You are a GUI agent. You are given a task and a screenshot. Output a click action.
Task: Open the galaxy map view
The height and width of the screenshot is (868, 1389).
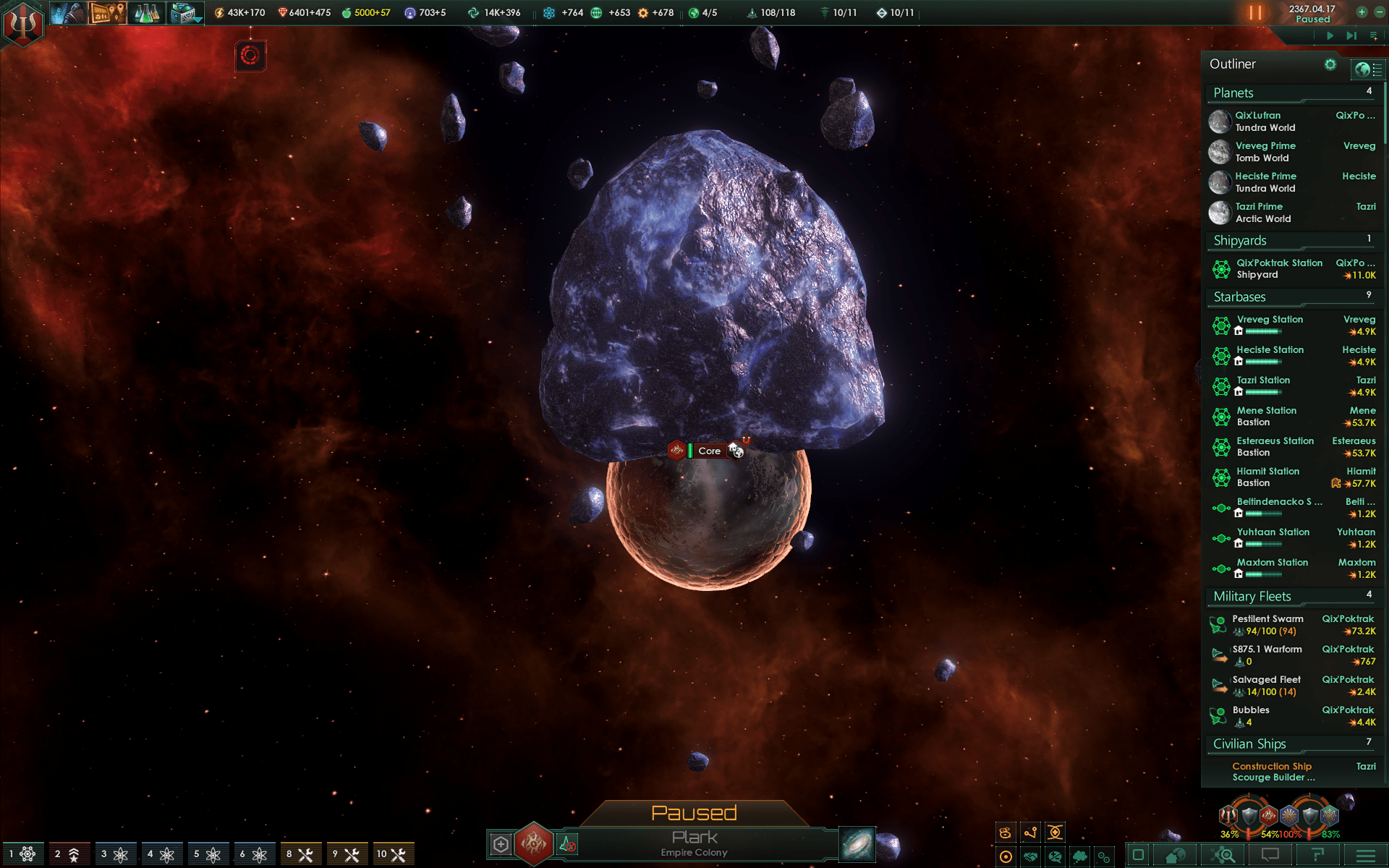[x=857, y=844]
